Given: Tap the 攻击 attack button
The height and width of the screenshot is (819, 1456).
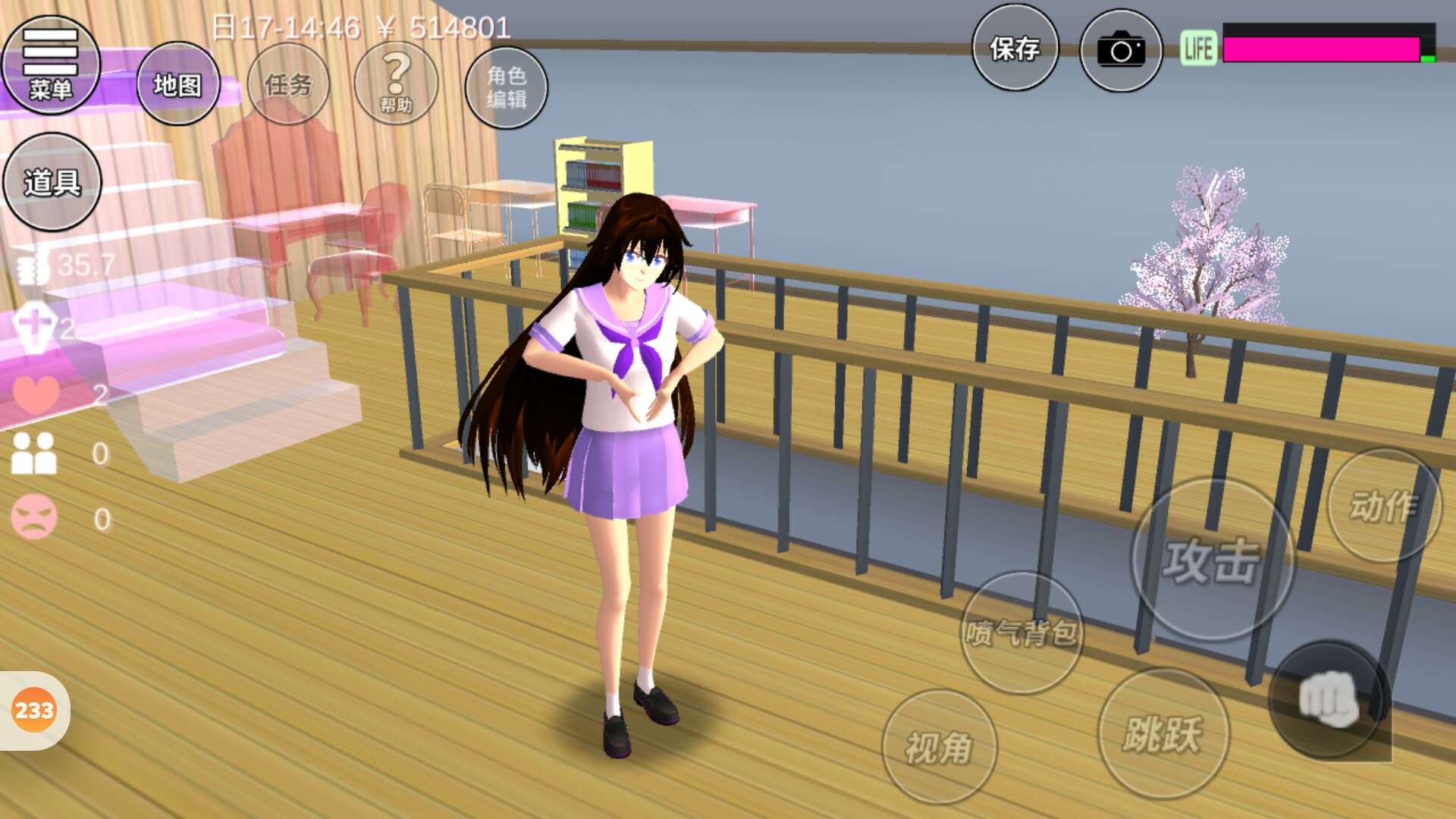Looking at the screenshot, I should click(1212, 560).
